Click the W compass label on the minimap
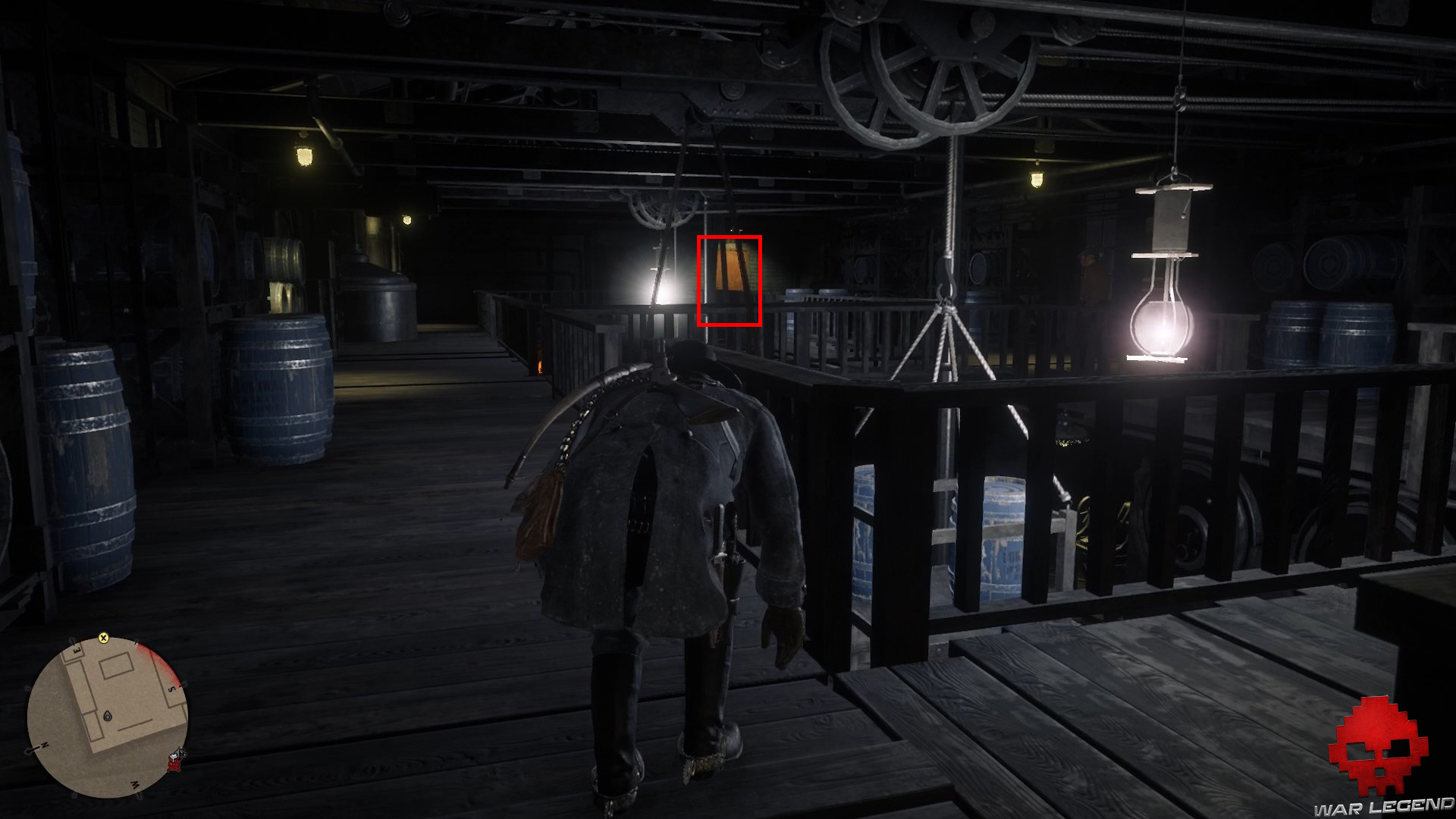 (134, 785)
